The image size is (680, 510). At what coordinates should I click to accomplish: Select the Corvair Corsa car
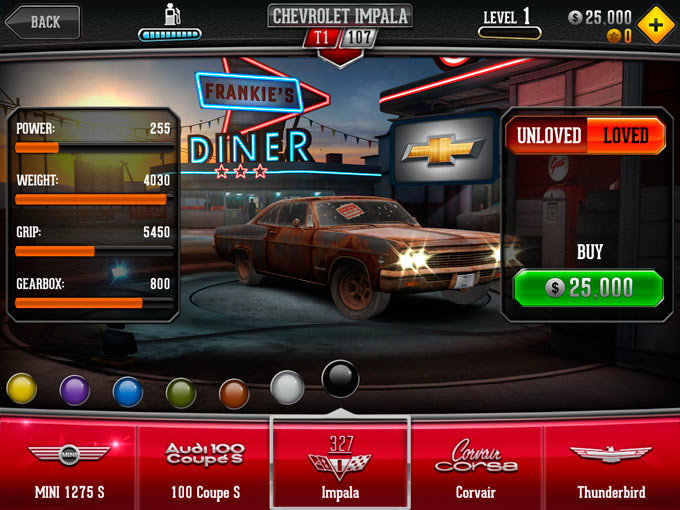(477, 464)
